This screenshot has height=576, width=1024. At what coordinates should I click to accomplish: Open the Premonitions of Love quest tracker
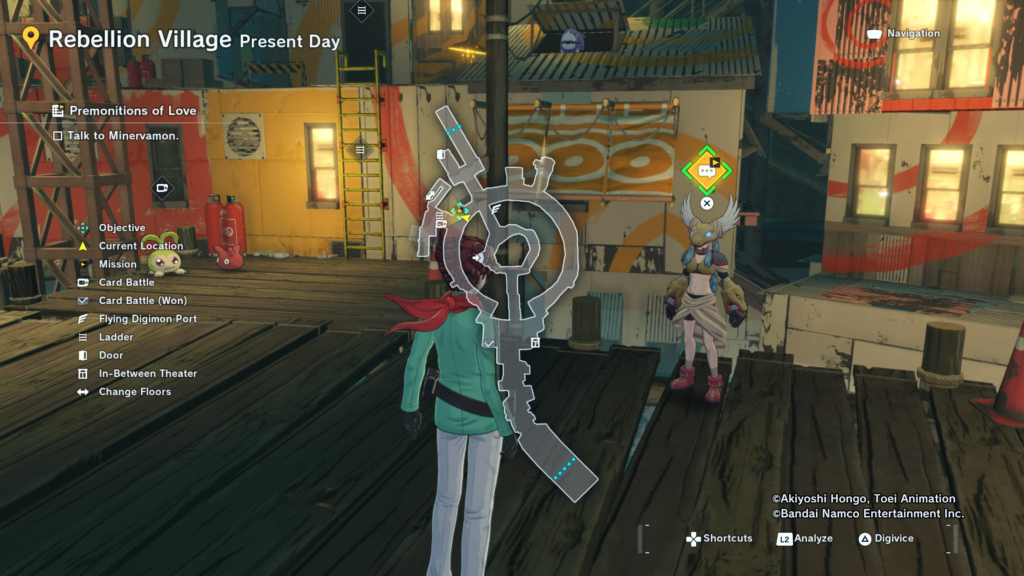(124, 110)
